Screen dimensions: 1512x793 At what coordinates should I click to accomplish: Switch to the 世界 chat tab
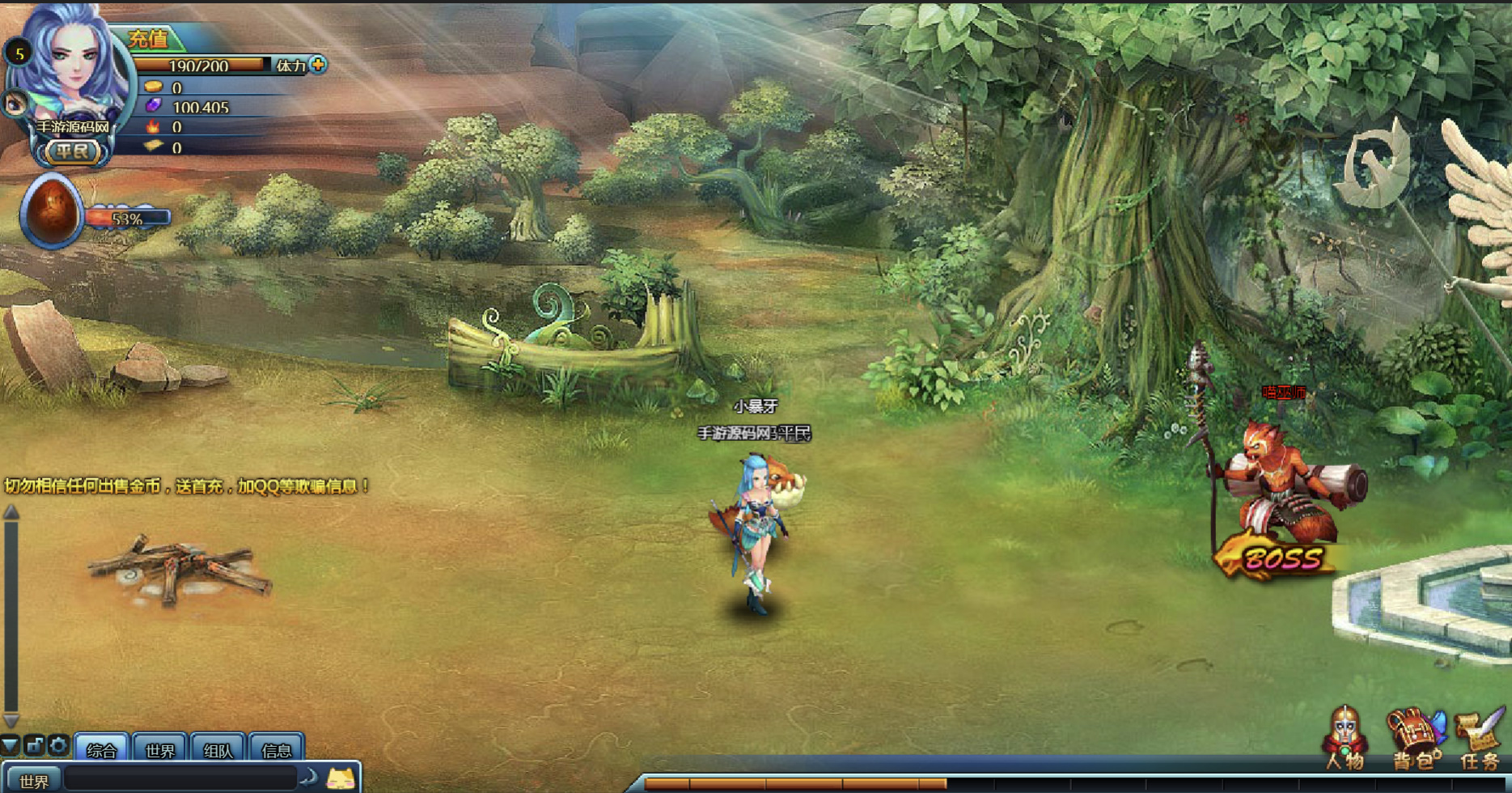point(160,750)
